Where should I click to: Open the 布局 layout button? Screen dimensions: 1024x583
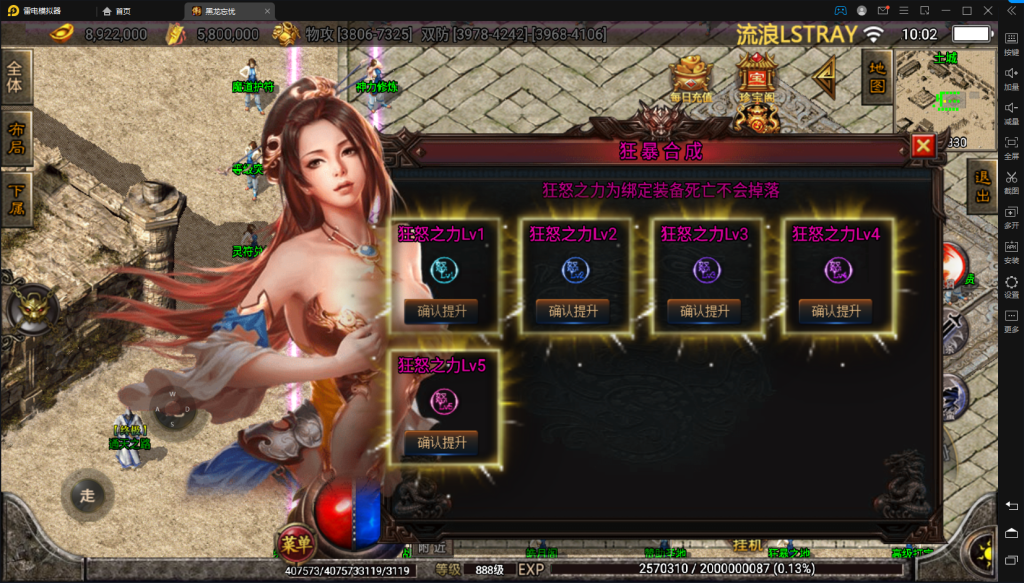click(x=15, y=137)
